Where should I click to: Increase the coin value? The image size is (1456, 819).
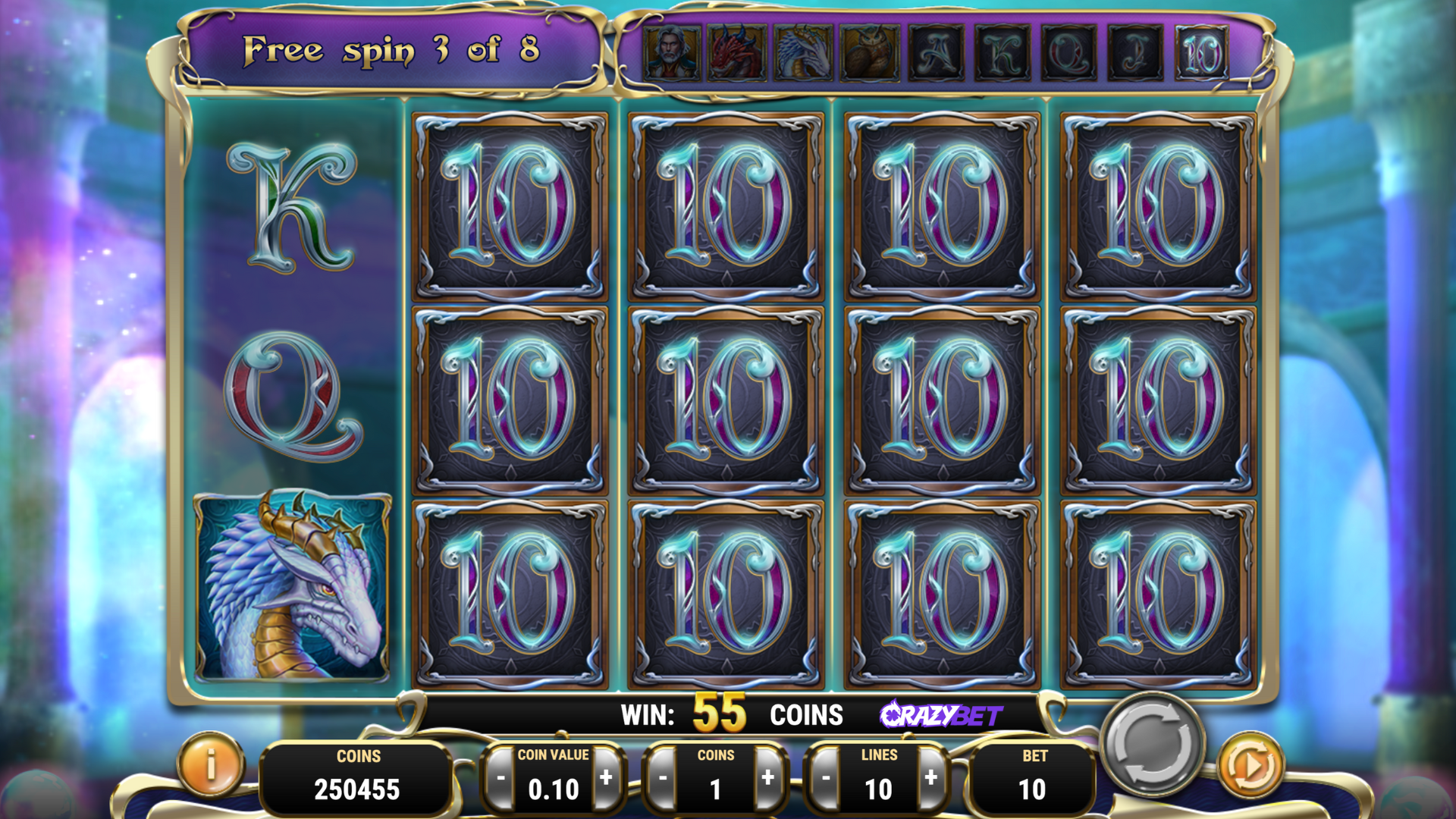(x=606, y=778)
